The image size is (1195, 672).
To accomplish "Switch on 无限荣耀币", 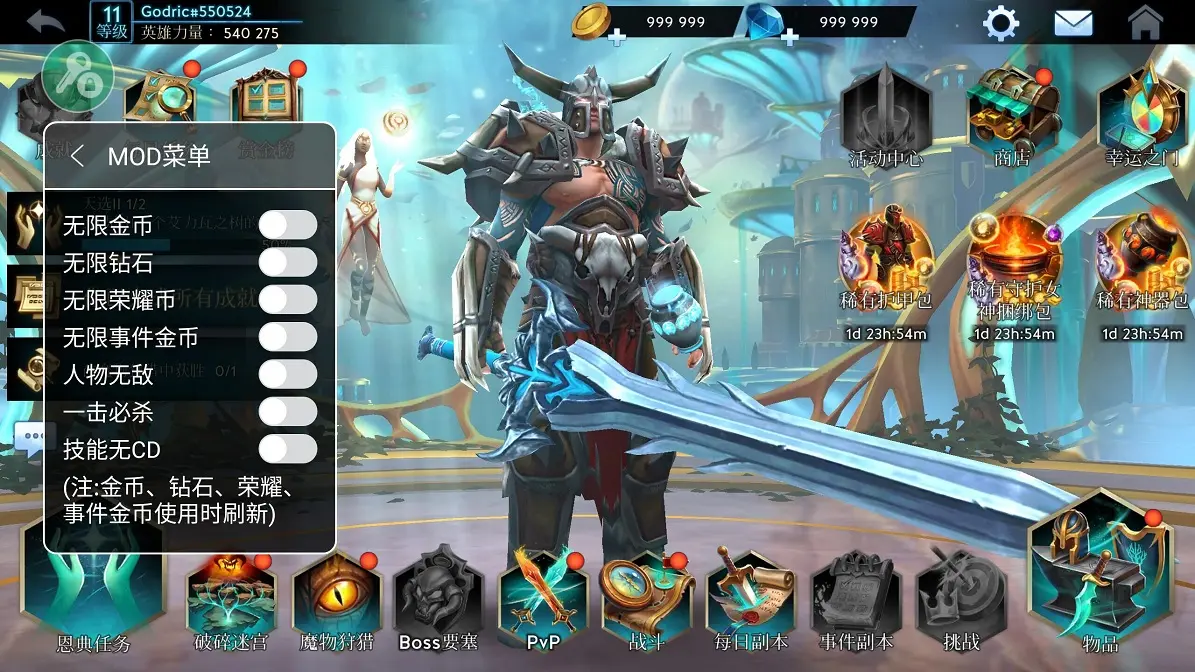I will [287, 299].
